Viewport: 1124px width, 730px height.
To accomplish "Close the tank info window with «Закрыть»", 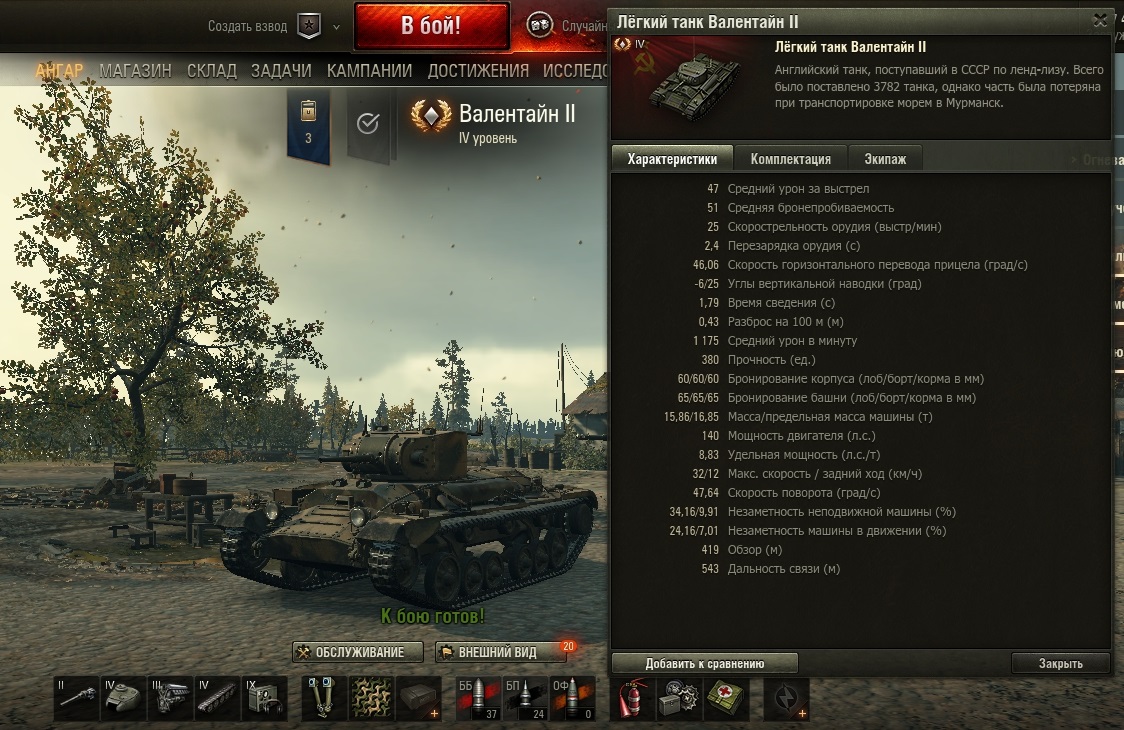I will [1060, 663].
